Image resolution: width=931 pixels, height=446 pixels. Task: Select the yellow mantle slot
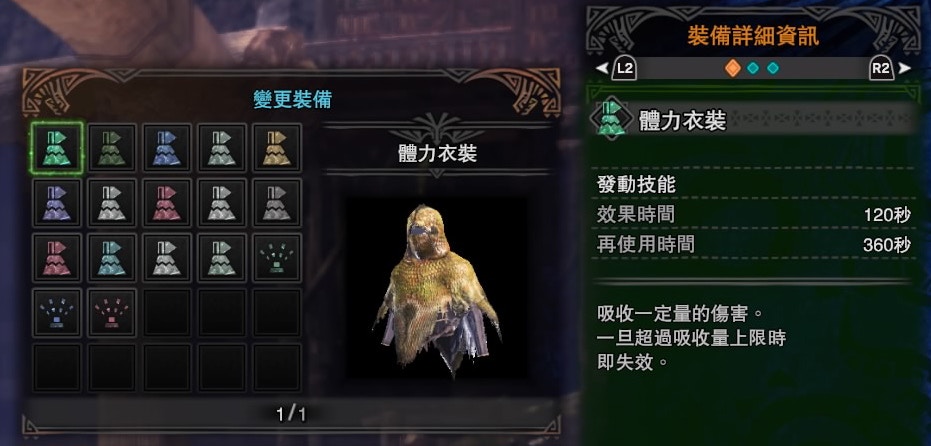click(277, 148)
